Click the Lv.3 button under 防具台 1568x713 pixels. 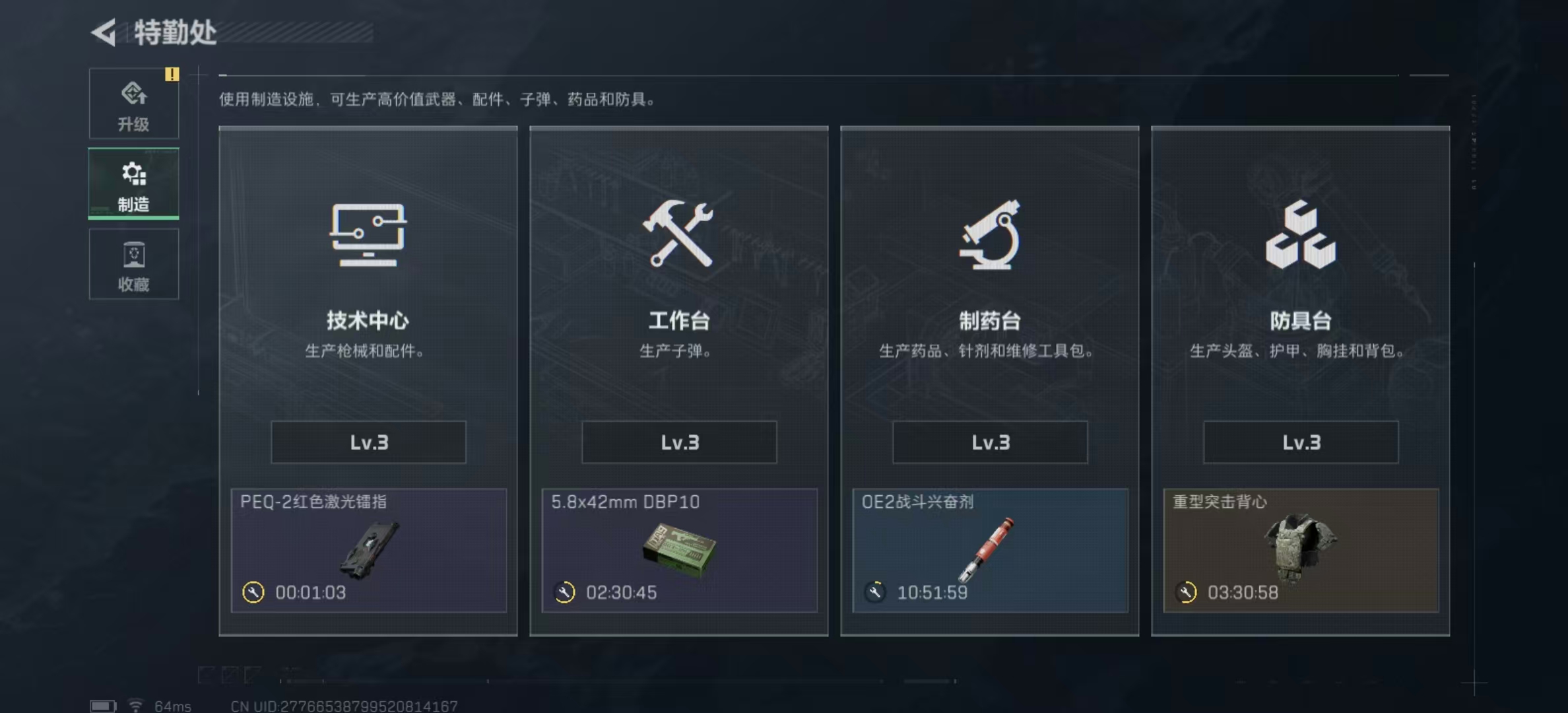tap(1299, 442)
